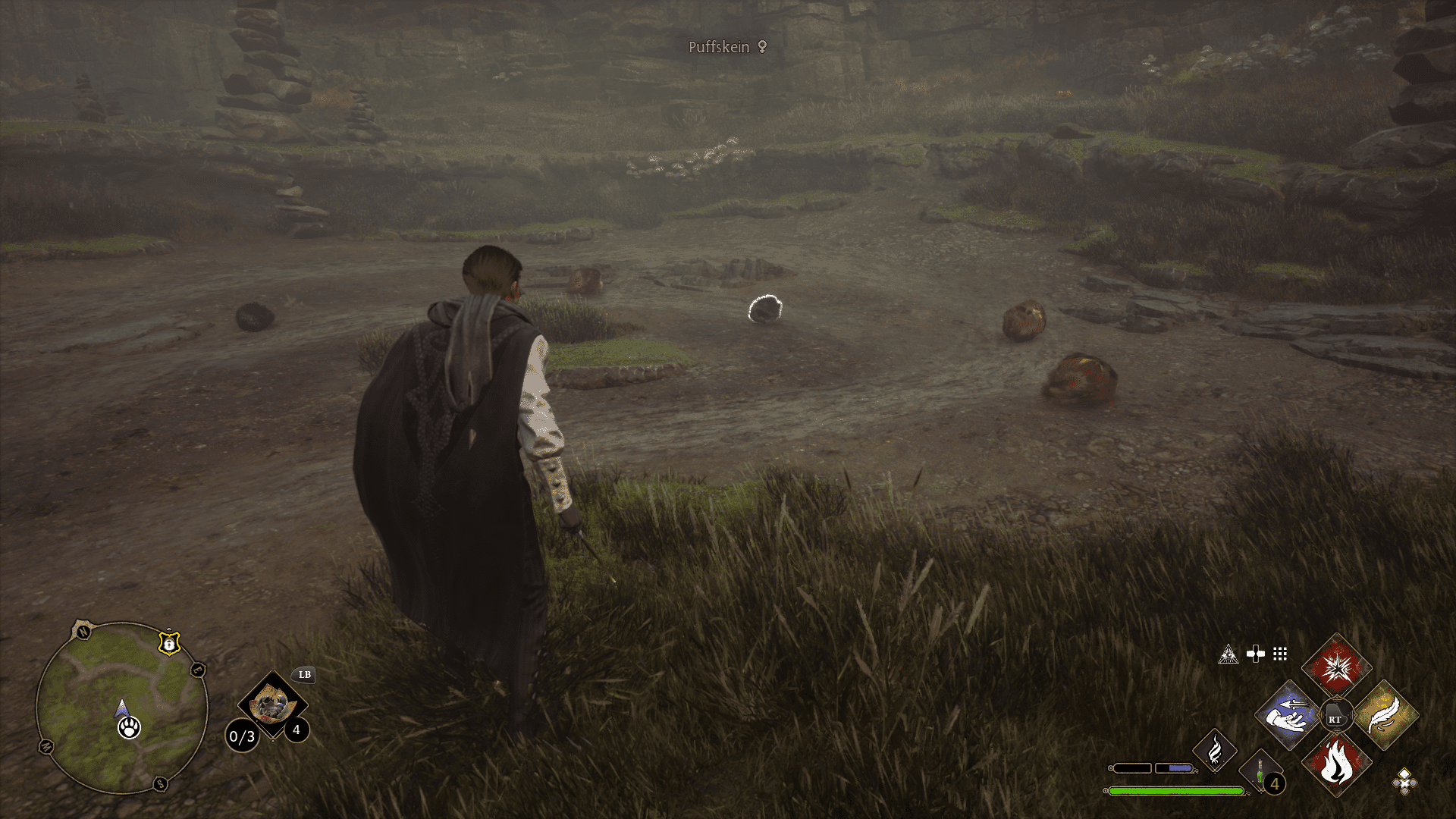Click the paw tracking icon on the minimap

coord(130,728)
